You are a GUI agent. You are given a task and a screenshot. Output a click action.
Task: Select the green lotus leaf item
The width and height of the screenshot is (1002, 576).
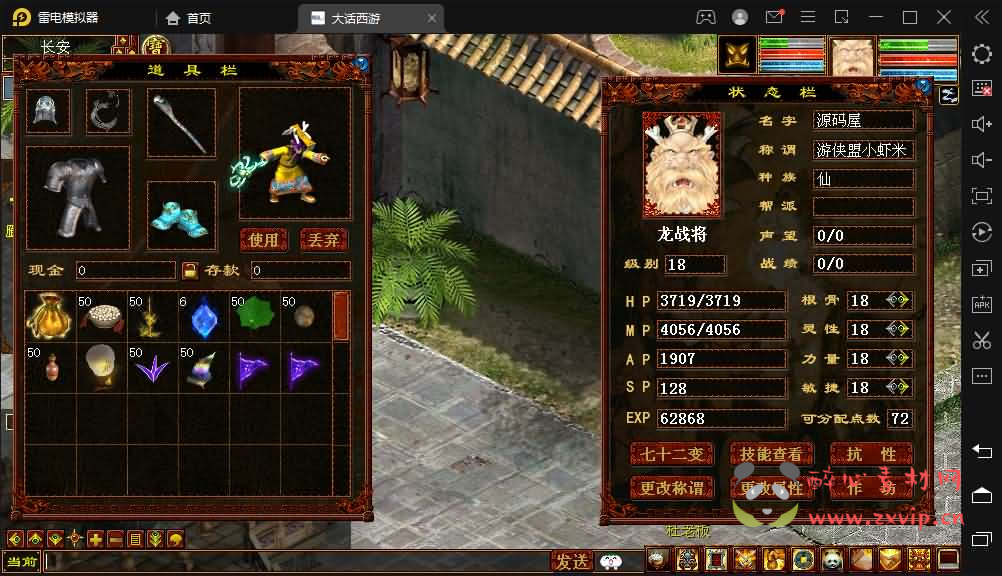254,316
